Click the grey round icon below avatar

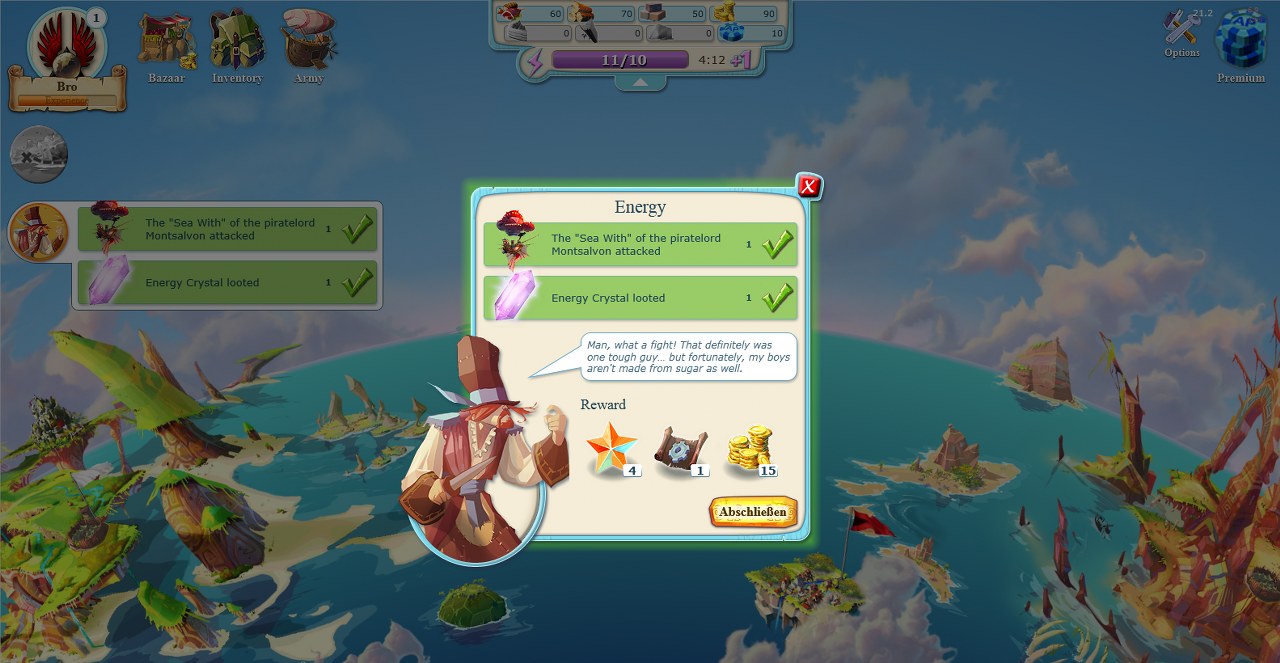coord(39,154)
